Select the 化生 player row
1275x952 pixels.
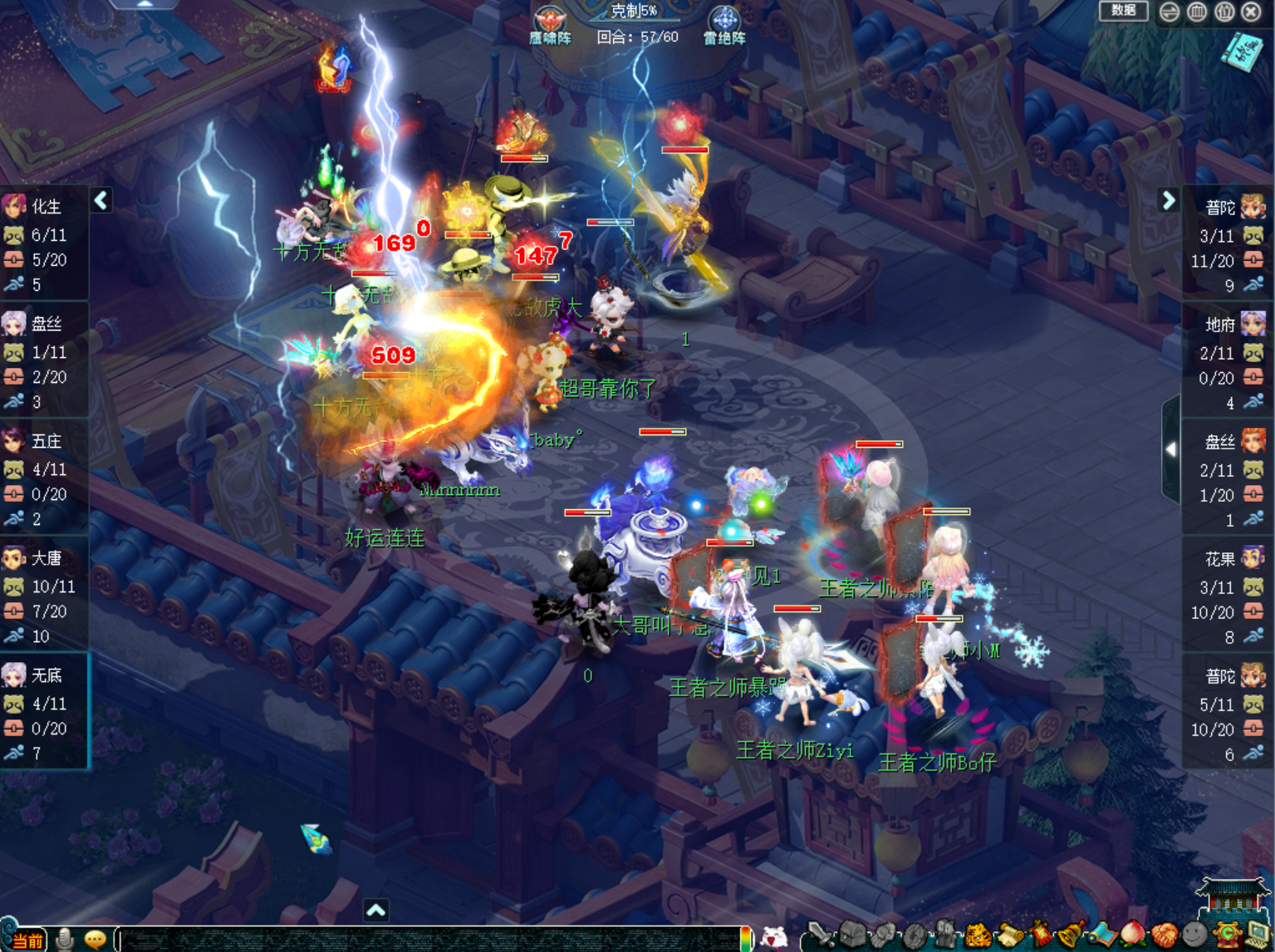[x=44, y=242]
